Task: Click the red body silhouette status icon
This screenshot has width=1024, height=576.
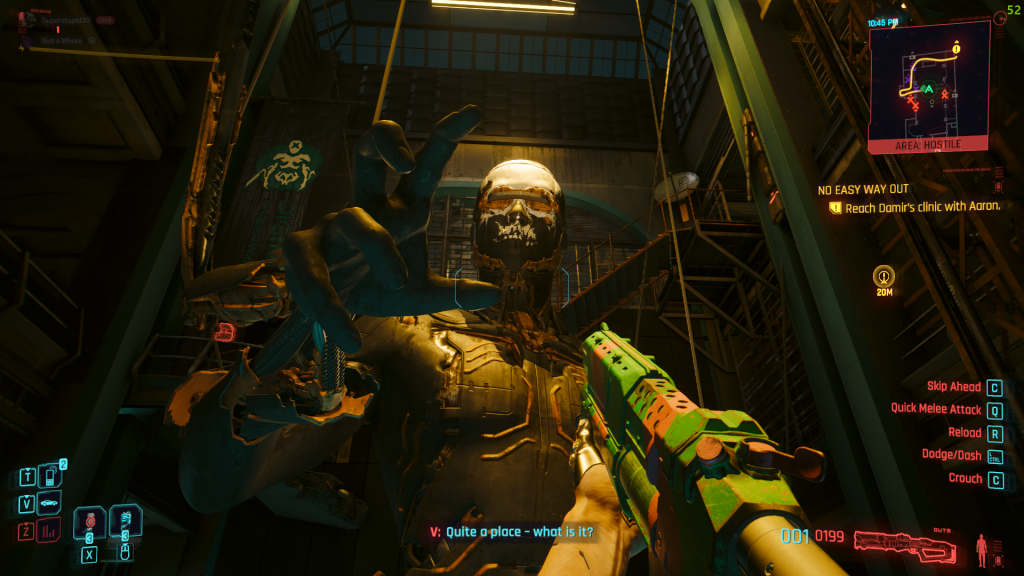Action: tap(983, 547)
